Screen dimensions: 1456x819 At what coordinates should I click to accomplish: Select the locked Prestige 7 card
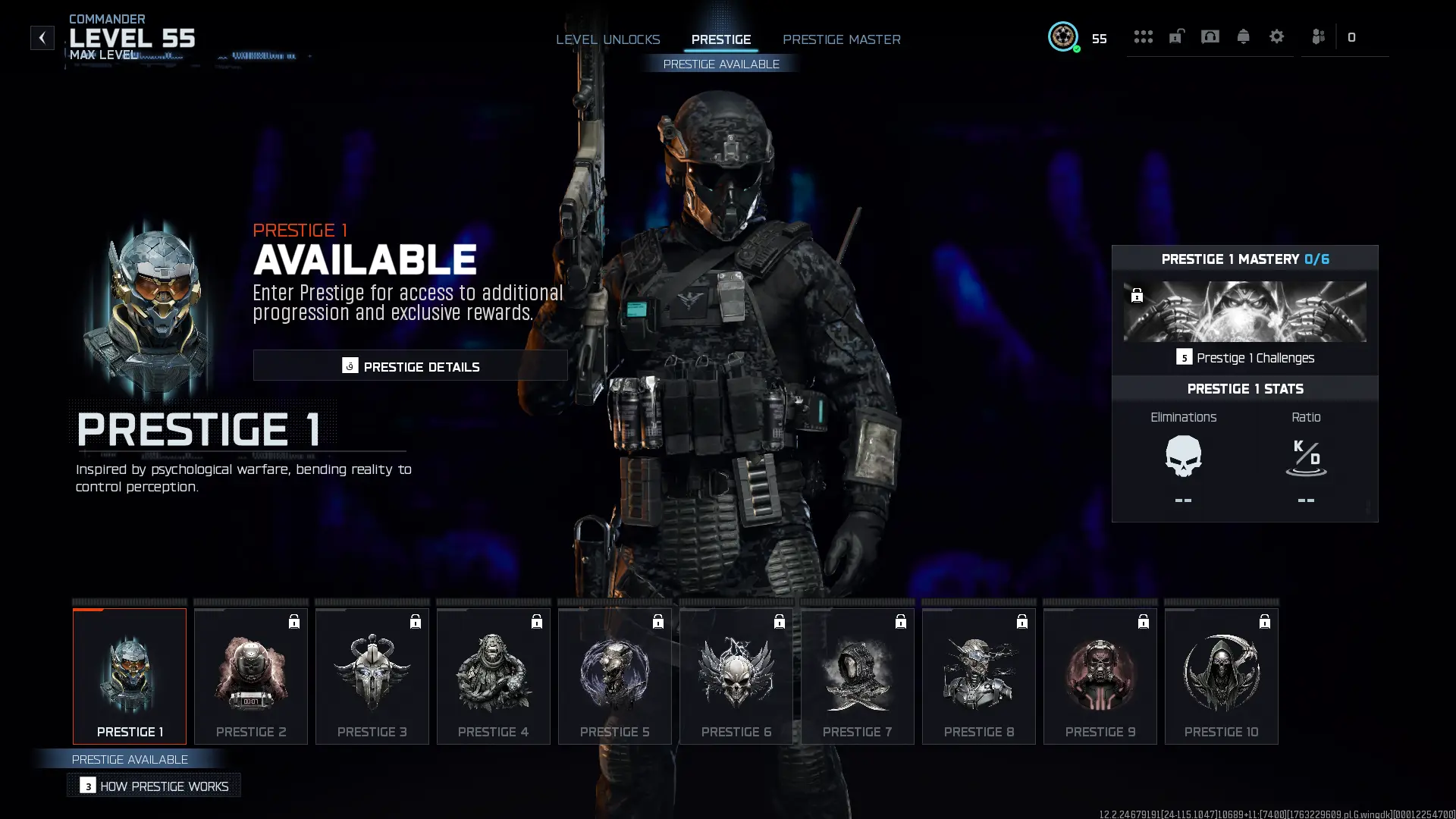pos(857,676)
